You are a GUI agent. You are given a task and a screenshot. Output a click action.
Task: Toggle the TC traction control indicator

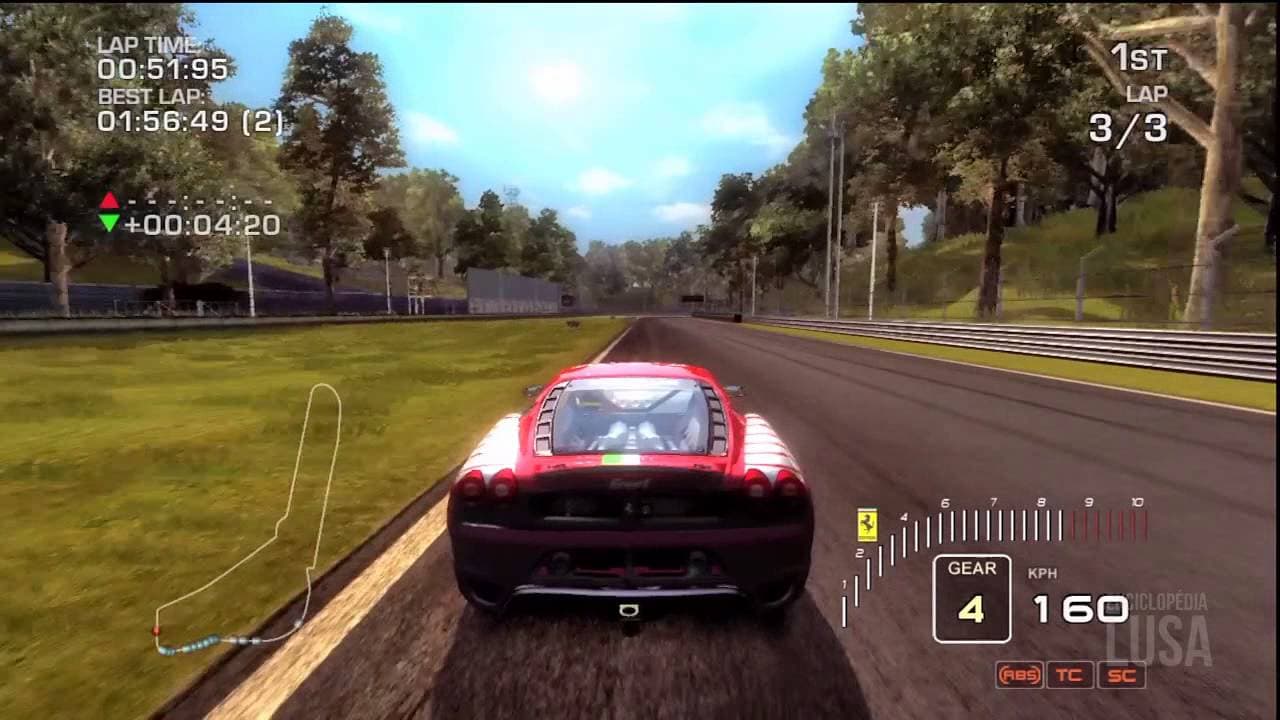click(1070, 675)
